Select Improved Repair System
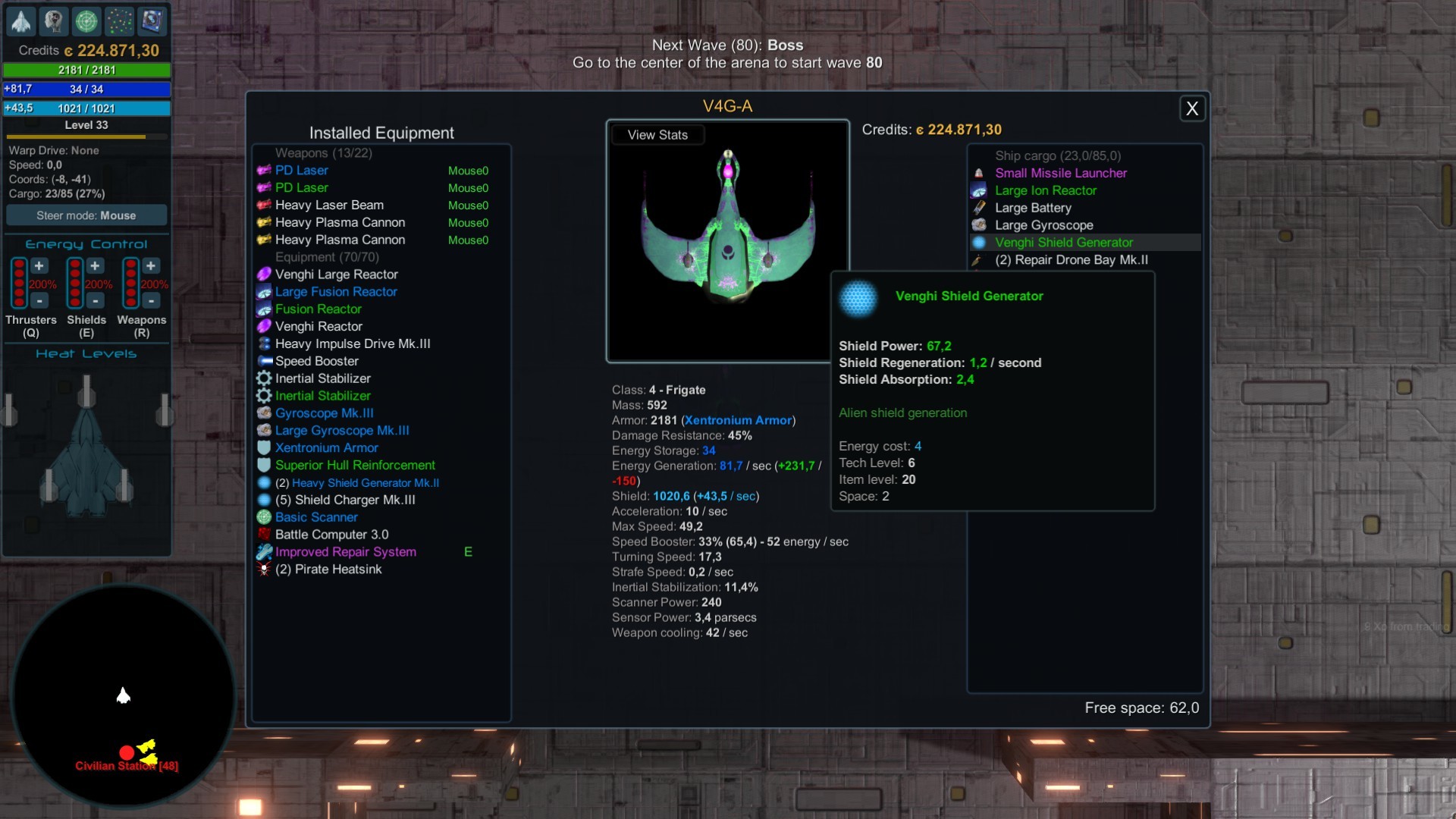 (345, 552)
